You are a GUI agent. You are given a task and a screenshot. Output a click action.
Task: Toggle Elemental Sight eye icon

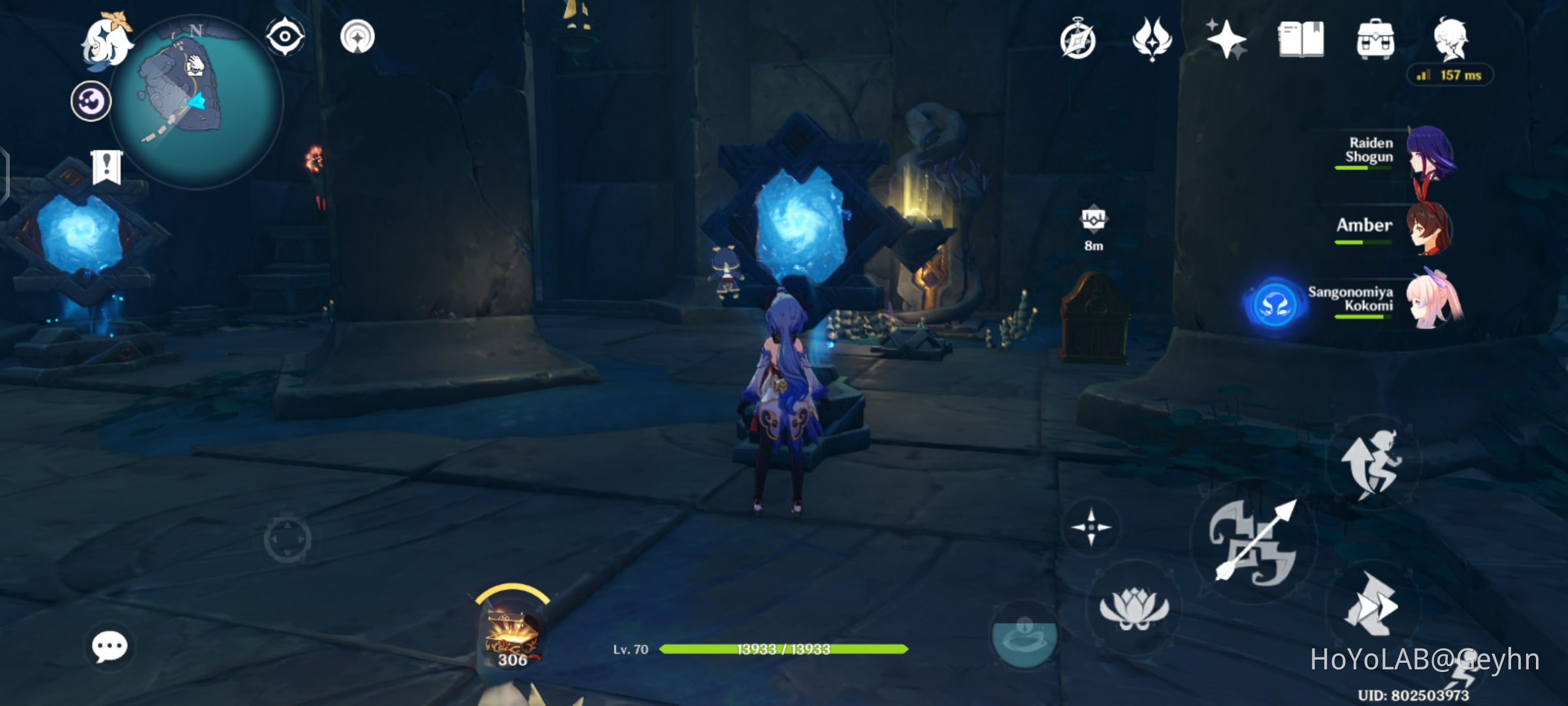284,37
